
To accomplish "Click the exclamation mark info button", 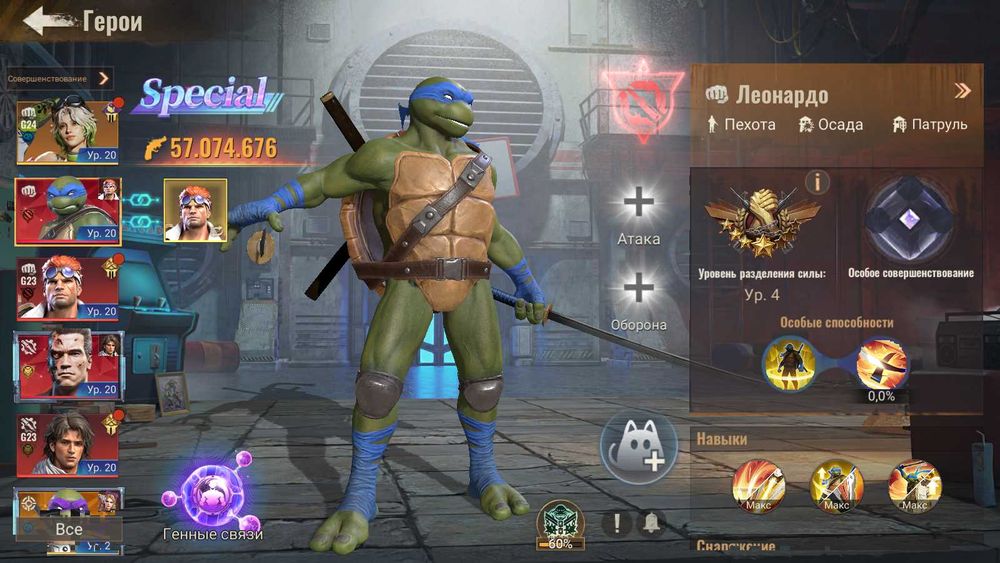I will point(617,522).
